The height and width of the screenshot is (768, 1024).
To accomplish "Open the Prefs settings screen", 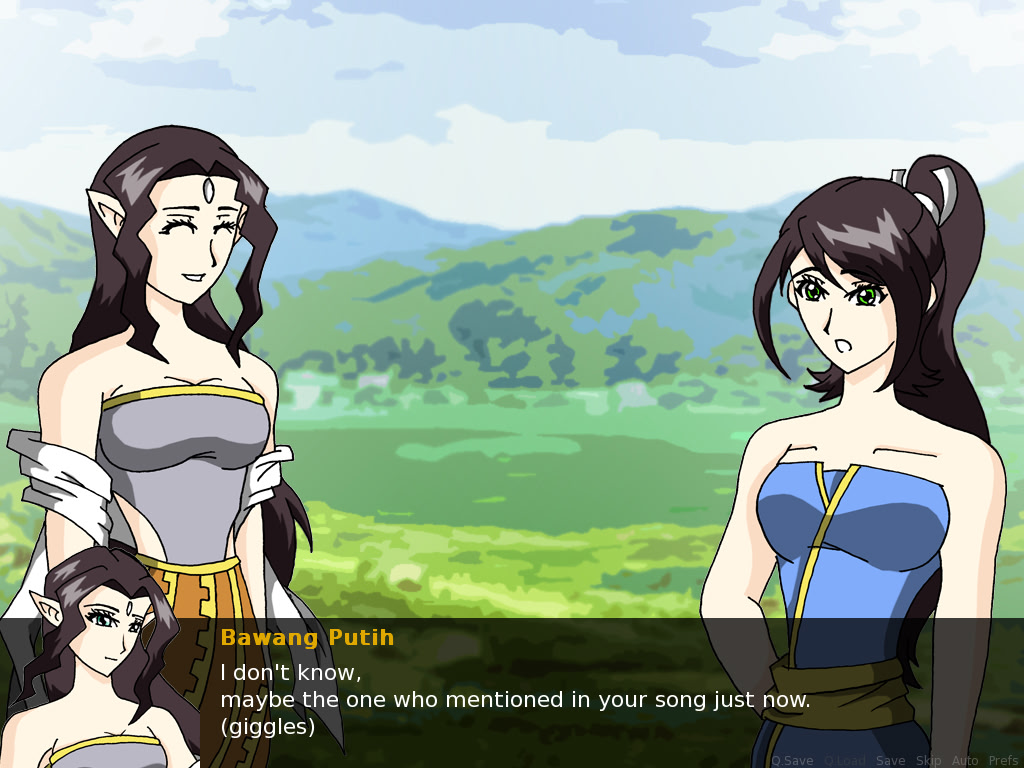I will [1003, 761].
